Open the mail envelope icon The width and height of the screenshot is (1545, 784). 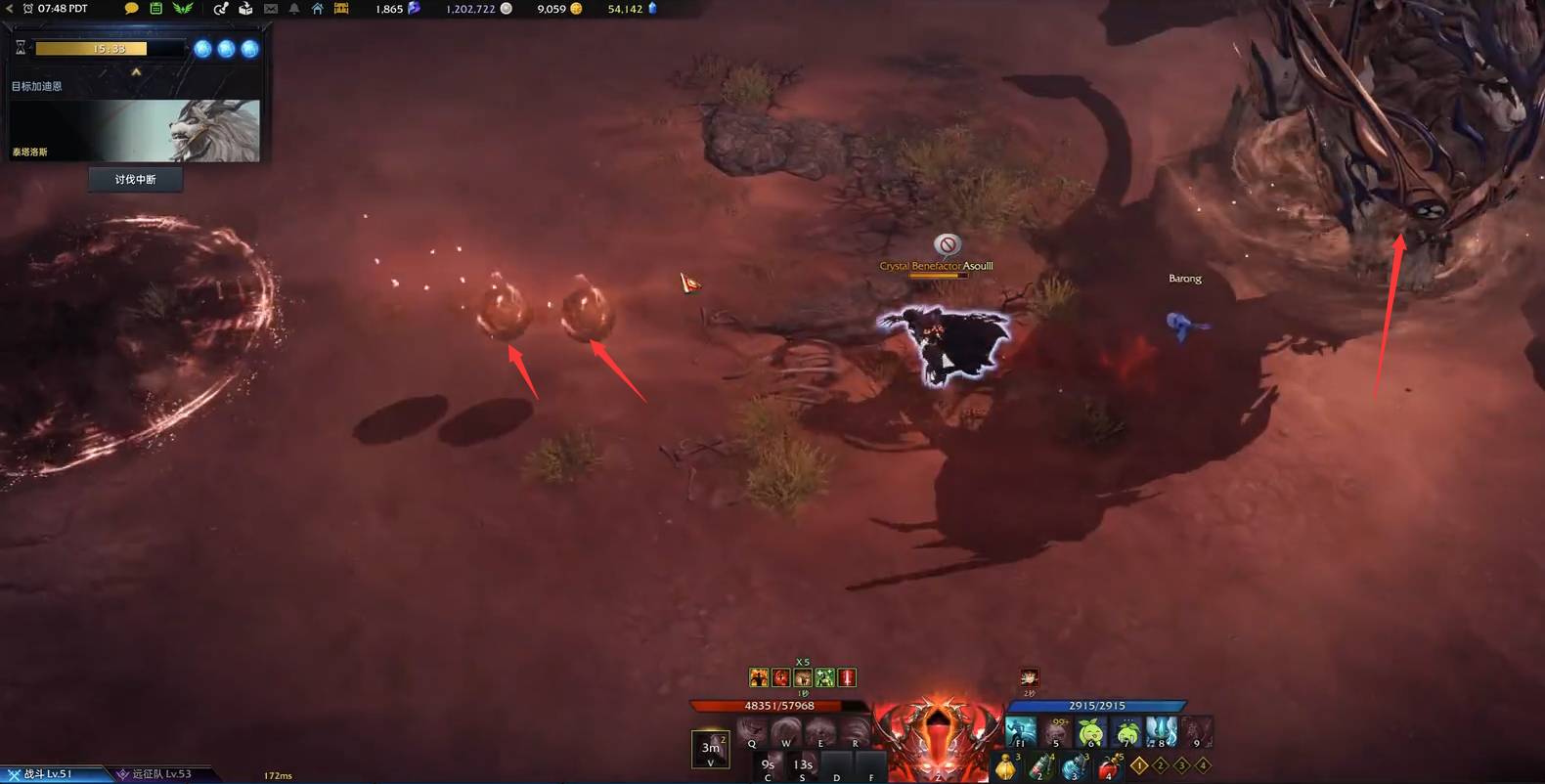[x=271, y=9]
